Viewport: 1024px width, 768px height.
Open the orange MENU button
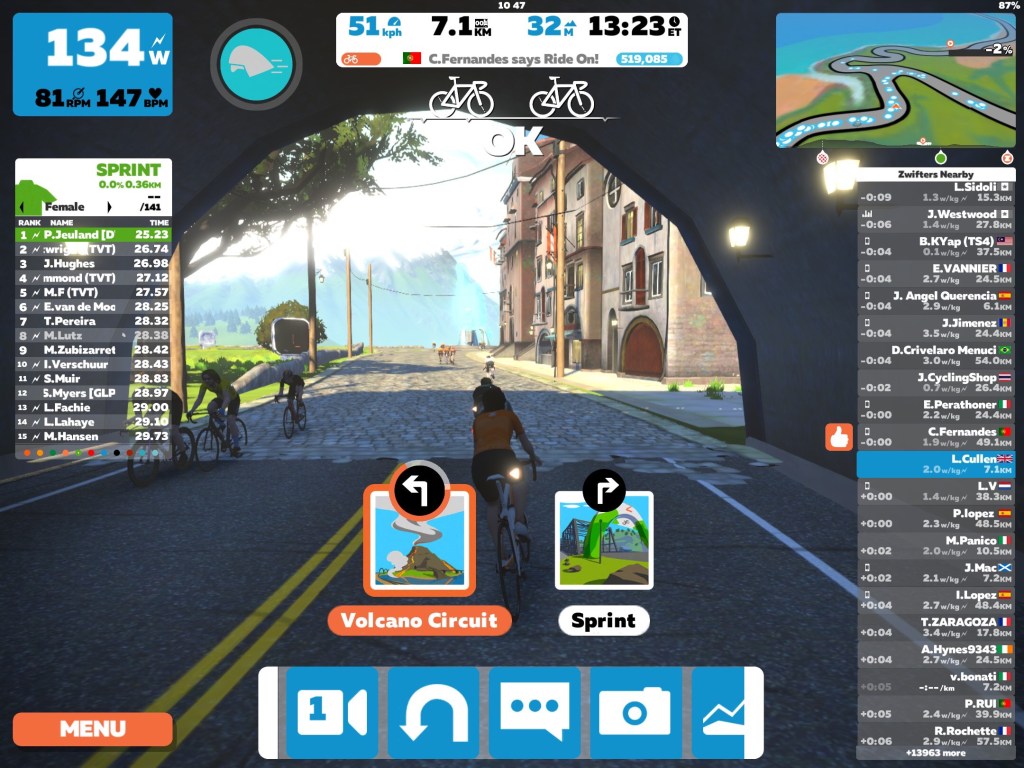(92, 728)
